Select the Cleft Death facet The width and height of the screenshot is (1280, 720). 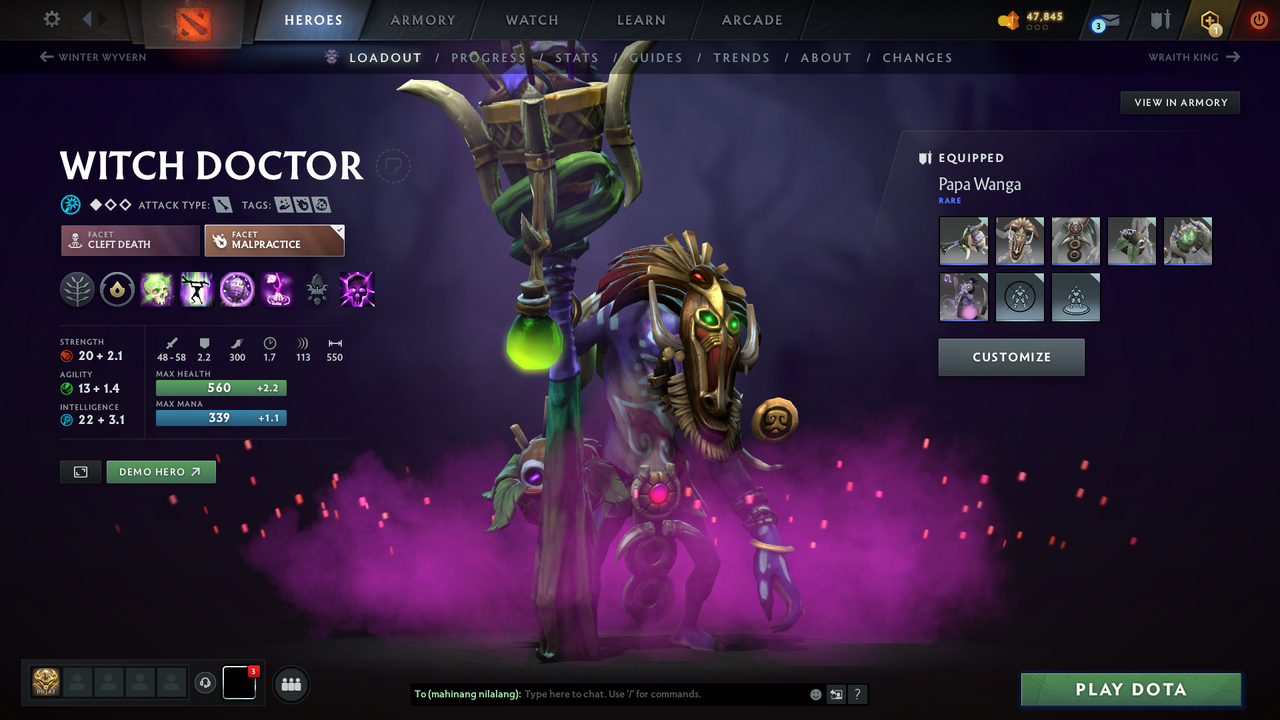(x=129, y=240)
